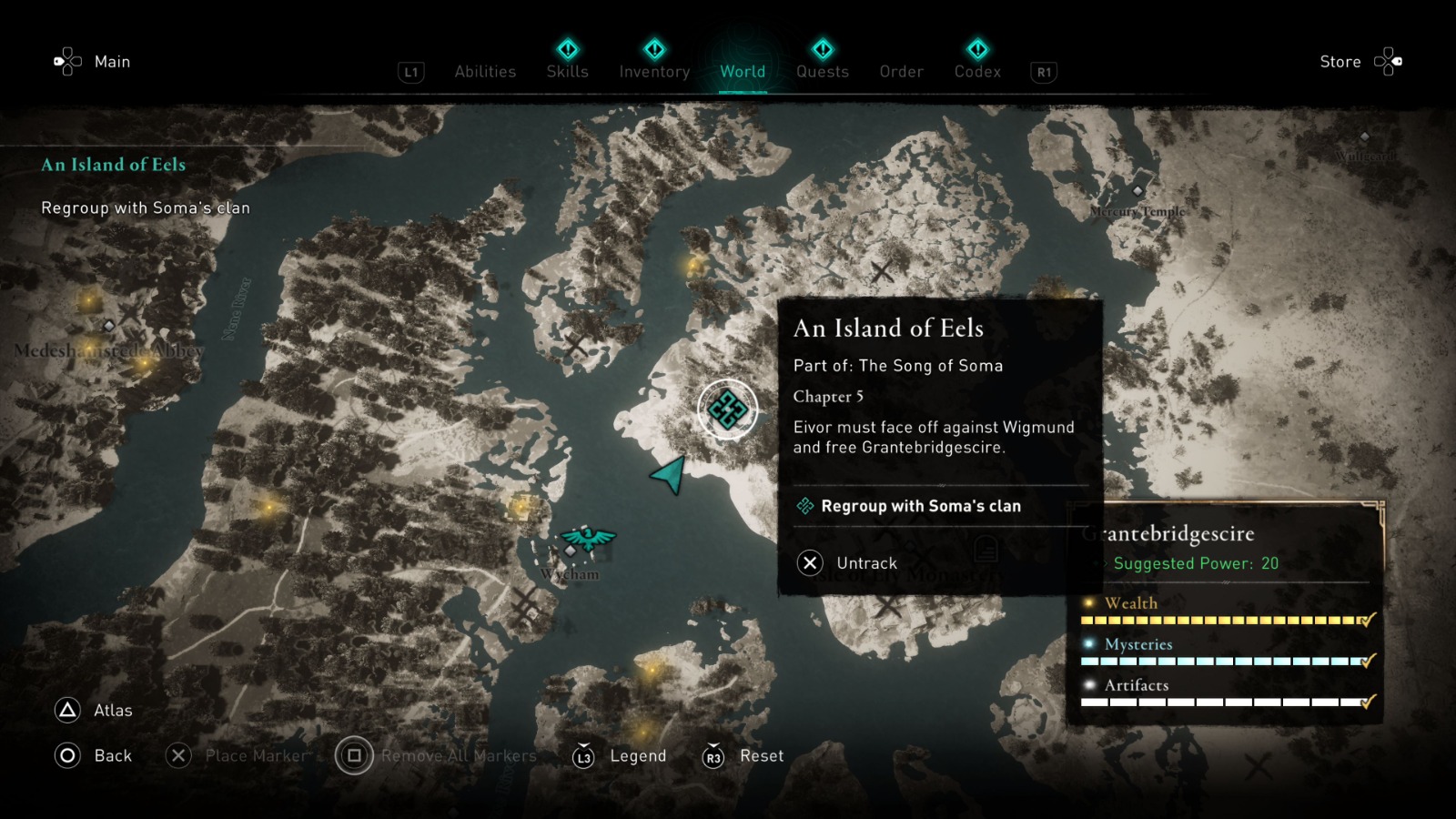Click the Quests diamond icon

822,50
